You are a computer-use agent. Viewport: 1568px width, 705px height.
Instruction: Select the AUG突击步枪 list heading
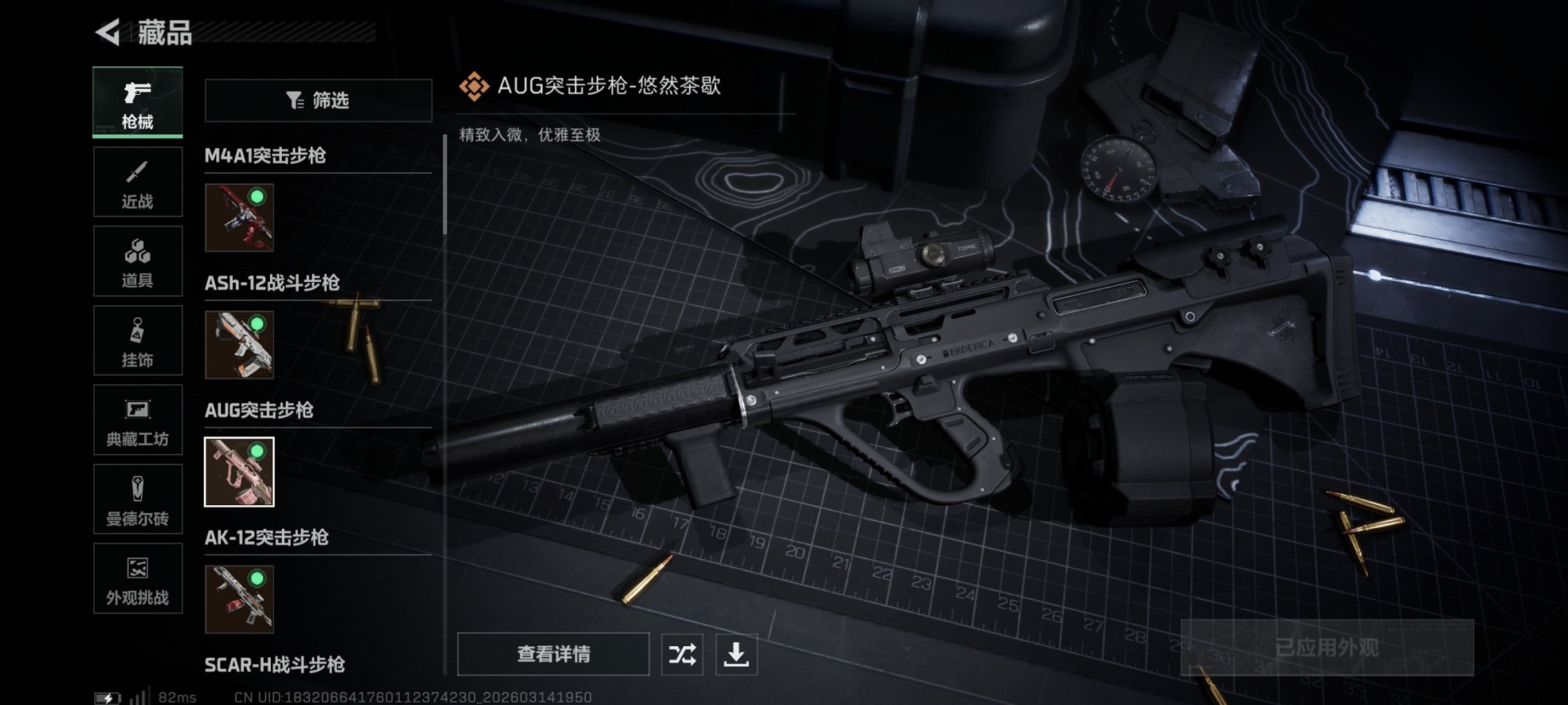click(x=260, y=412)
